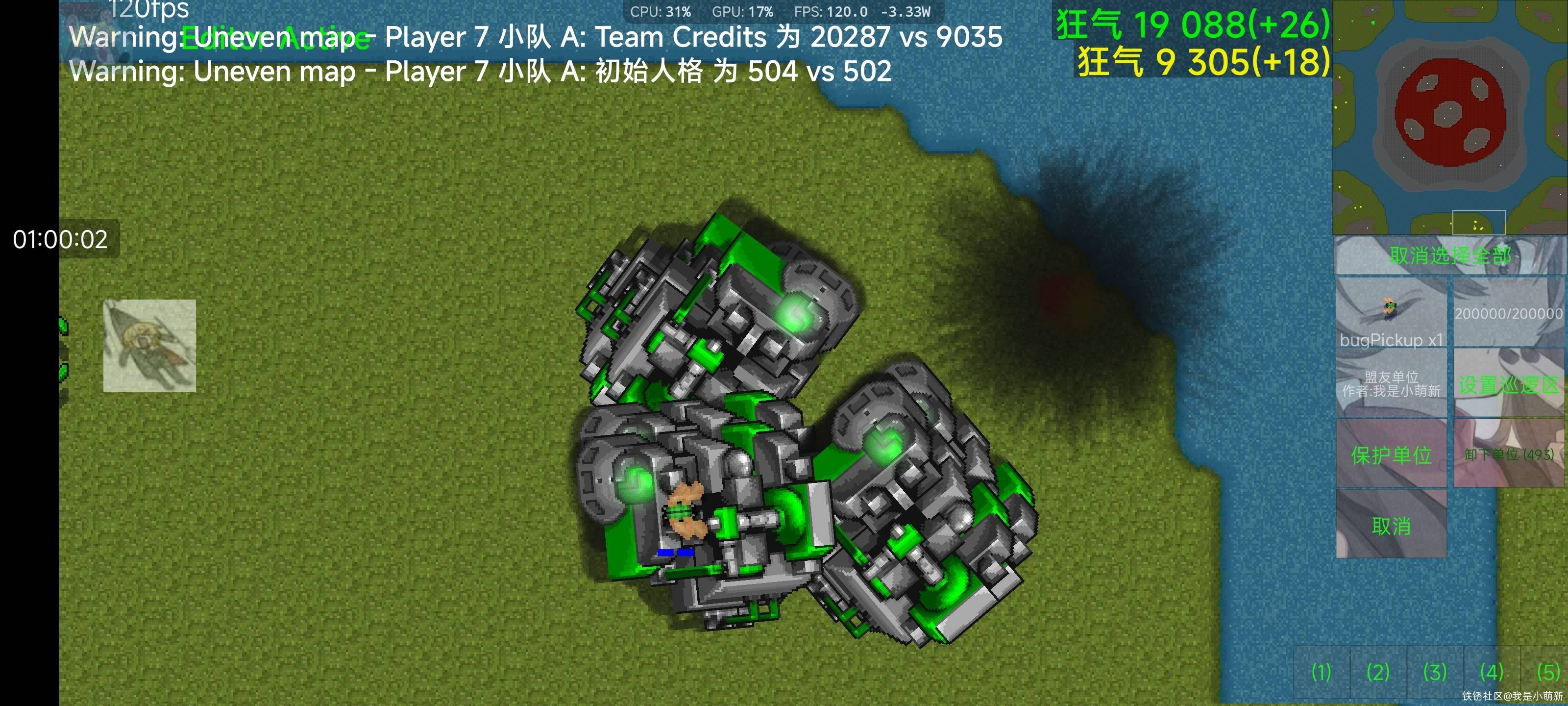Choose 设置巡逻区 to set patrol area
Viewport: 1568px width, 706px height.
pos(1509,384)
